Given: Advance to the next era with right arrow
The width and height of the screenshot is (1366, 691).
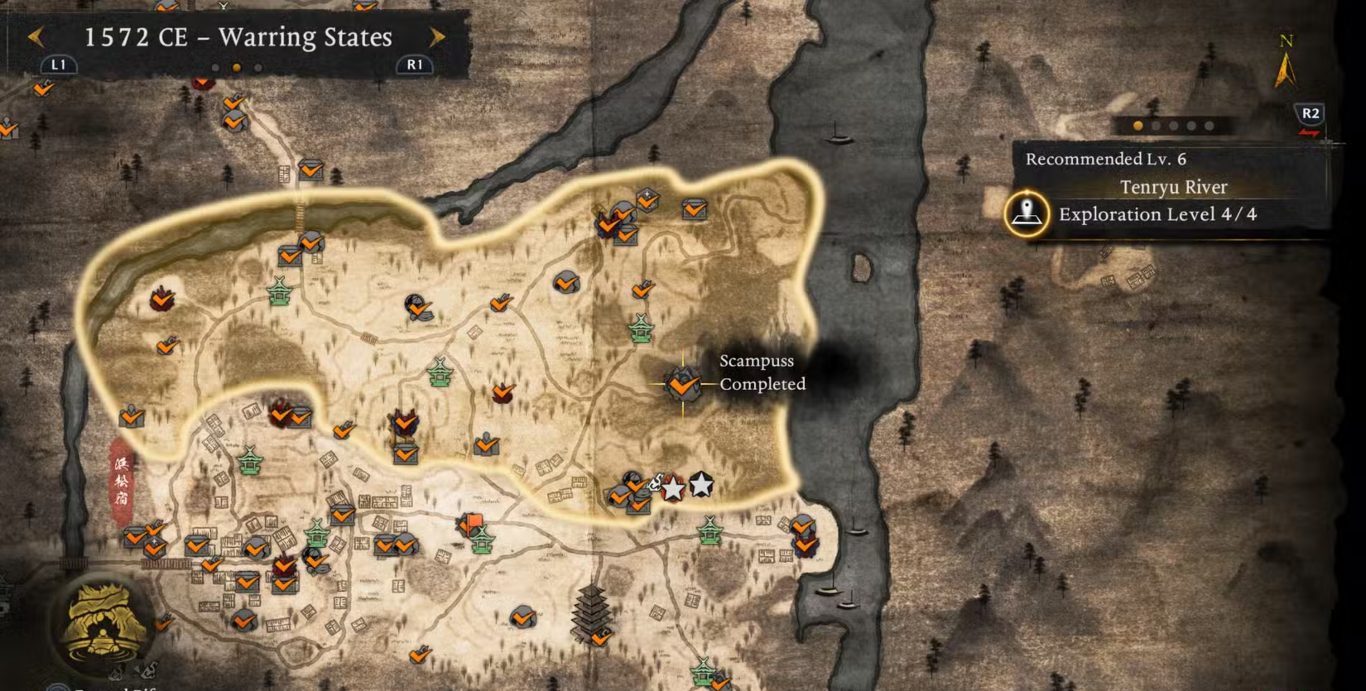Looking at the screenshot, I should point(437,38).
